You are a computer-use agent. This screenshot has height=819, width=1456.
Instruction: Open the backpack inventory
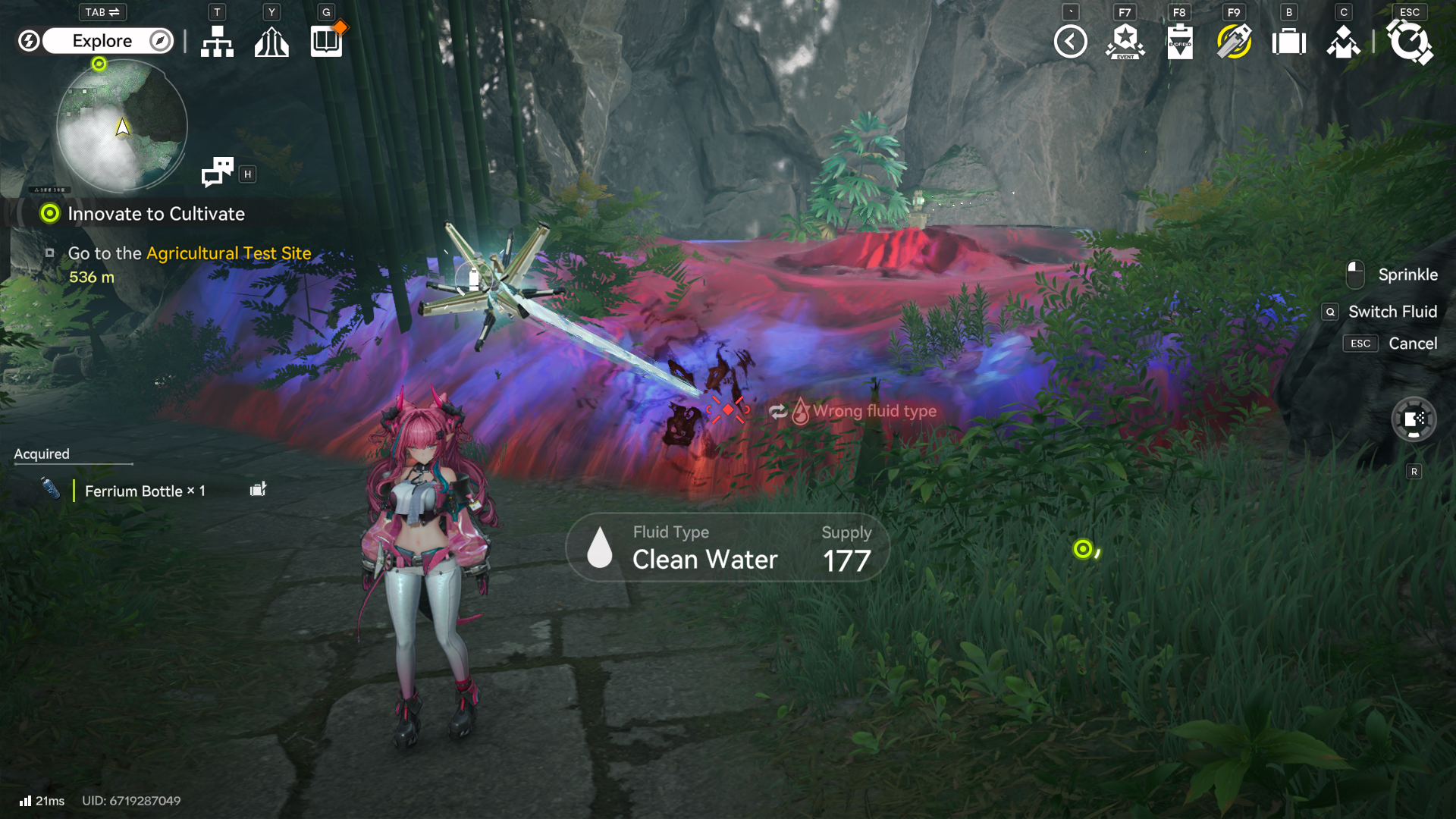[1288, 42]
